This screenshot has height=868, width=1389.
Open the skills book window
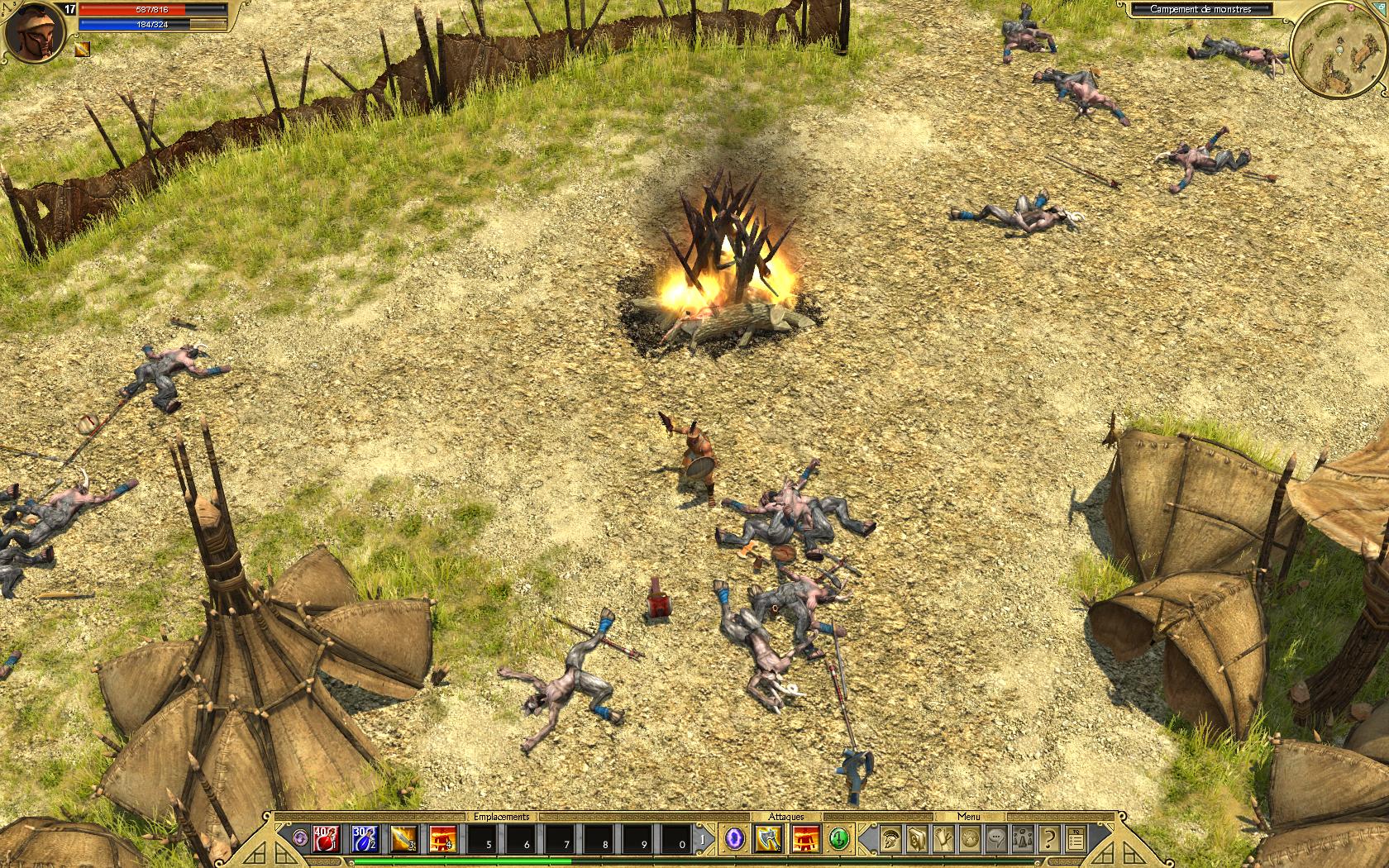click(x=917, y=839)
